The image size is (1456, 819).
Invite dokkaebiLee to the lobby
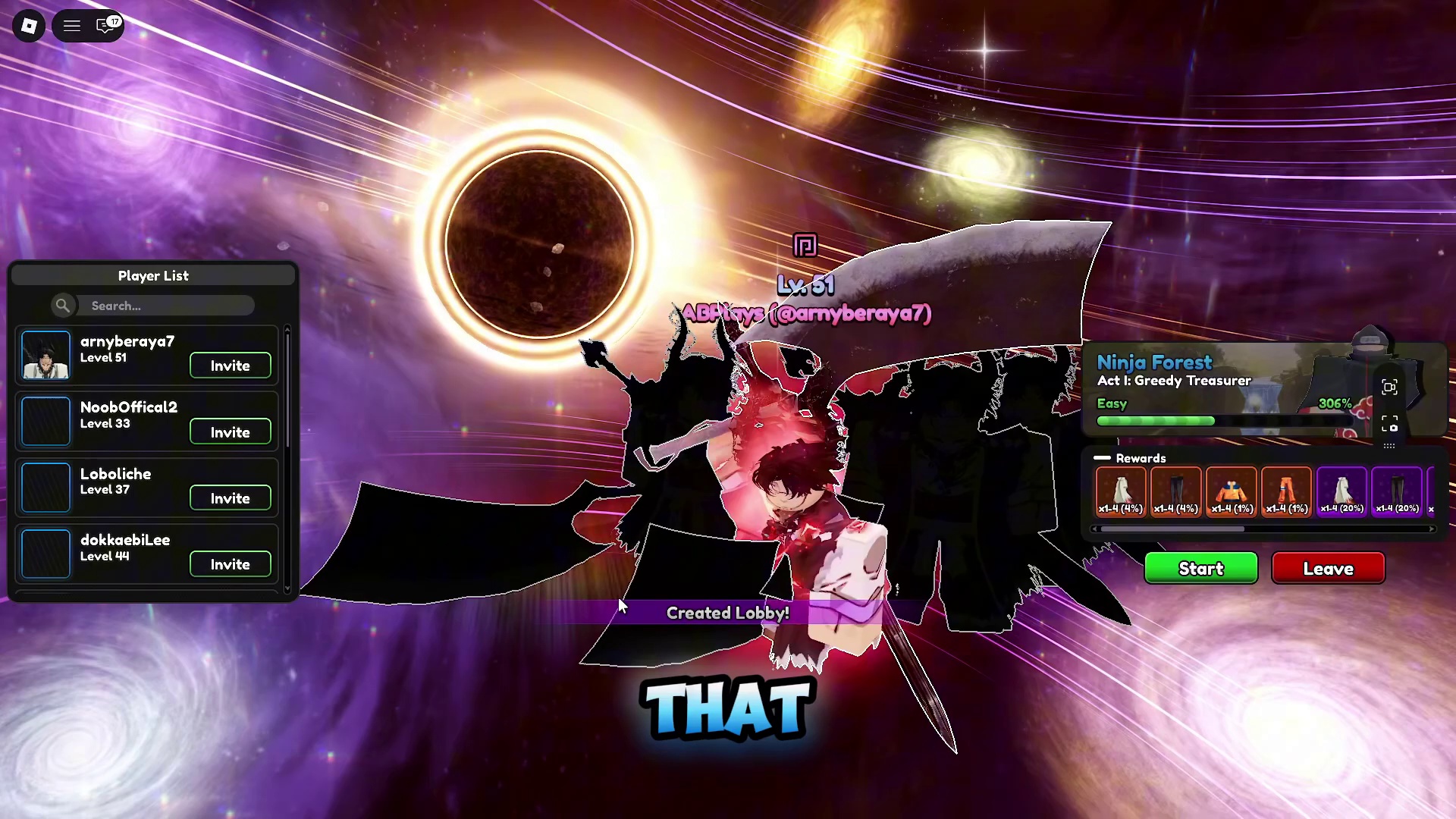point(230,564)
